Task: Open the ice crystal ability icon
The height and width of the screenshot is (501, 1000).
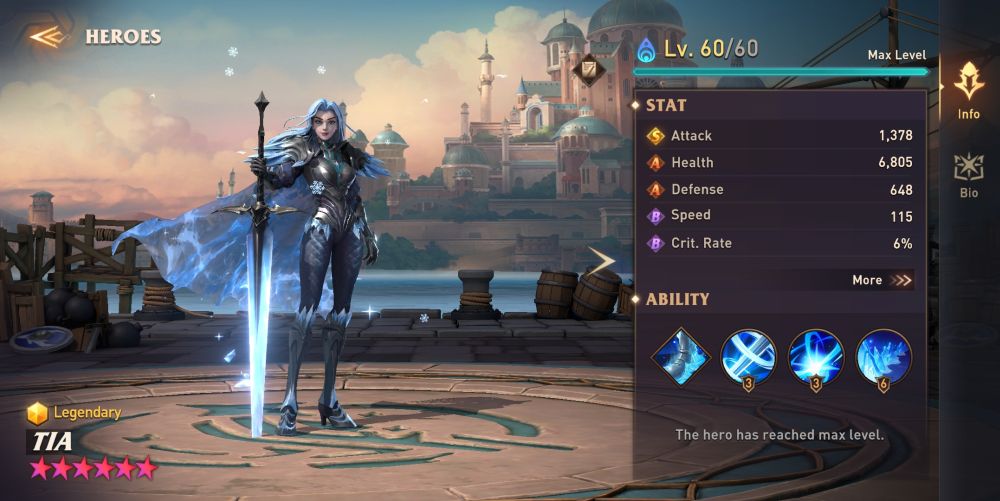Action: tap(884, 357)
